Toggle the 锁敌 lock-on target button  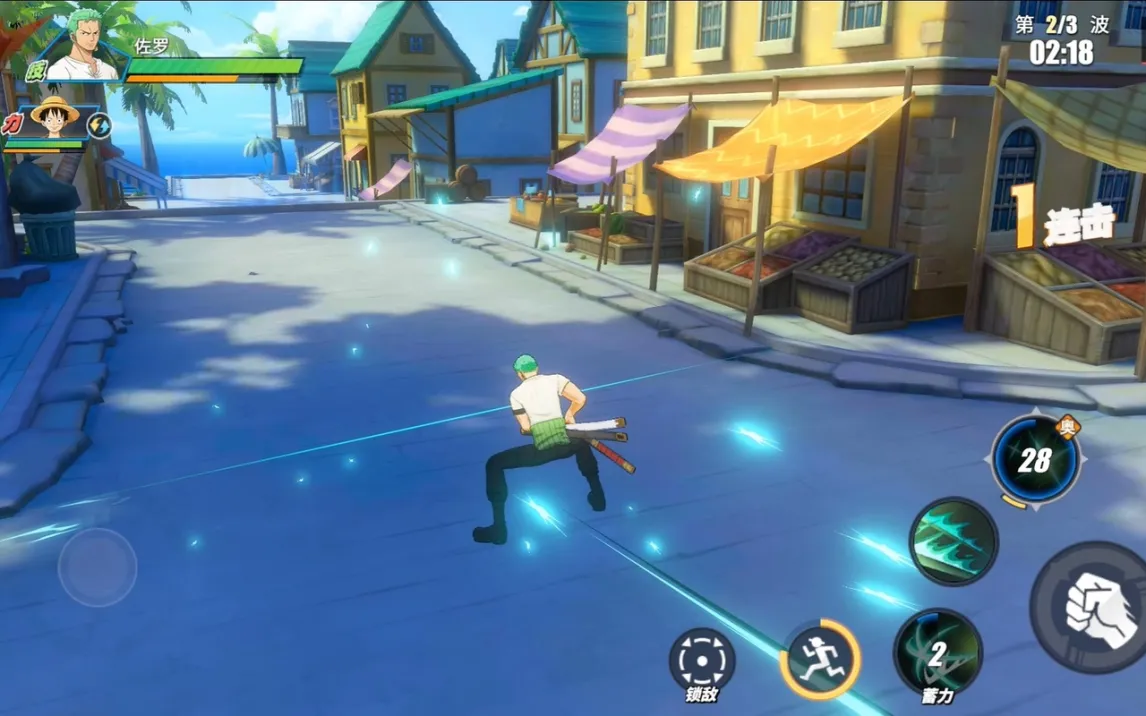[701, 660]
